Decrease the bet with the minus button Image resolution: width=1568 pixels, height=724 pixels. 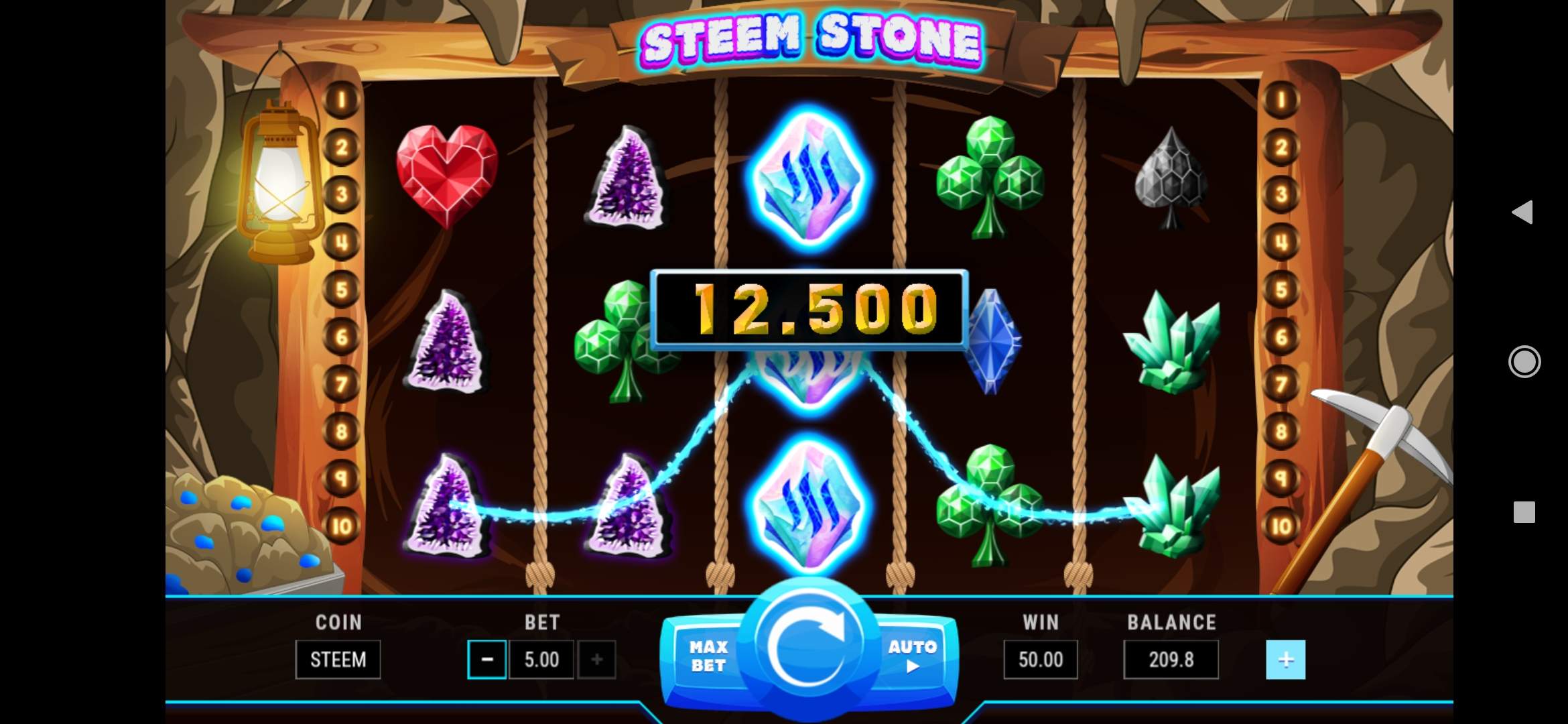pos(487,660)
